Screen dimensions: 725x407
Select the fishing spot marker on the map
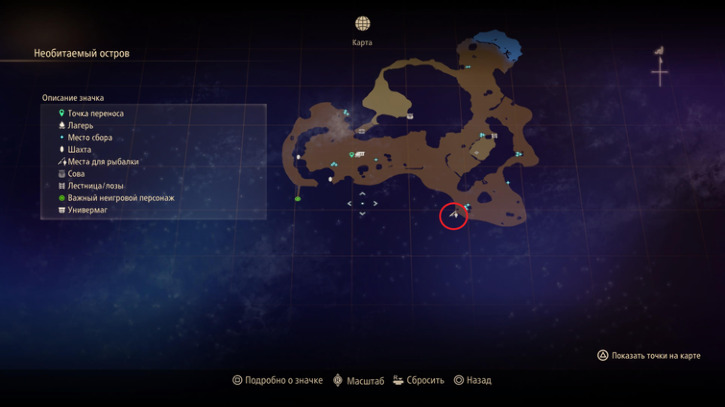[x=453, y=213]
